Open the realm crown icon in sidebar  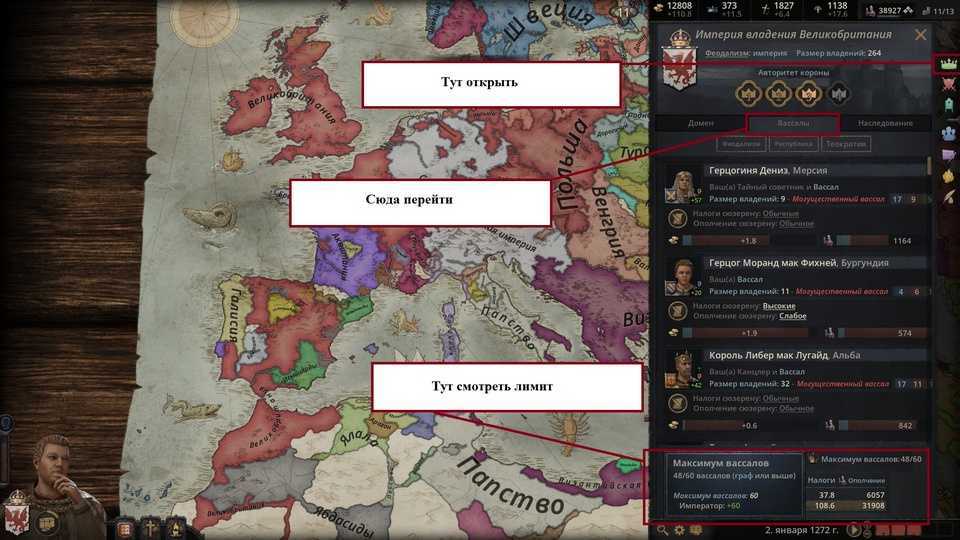point(945,65)
